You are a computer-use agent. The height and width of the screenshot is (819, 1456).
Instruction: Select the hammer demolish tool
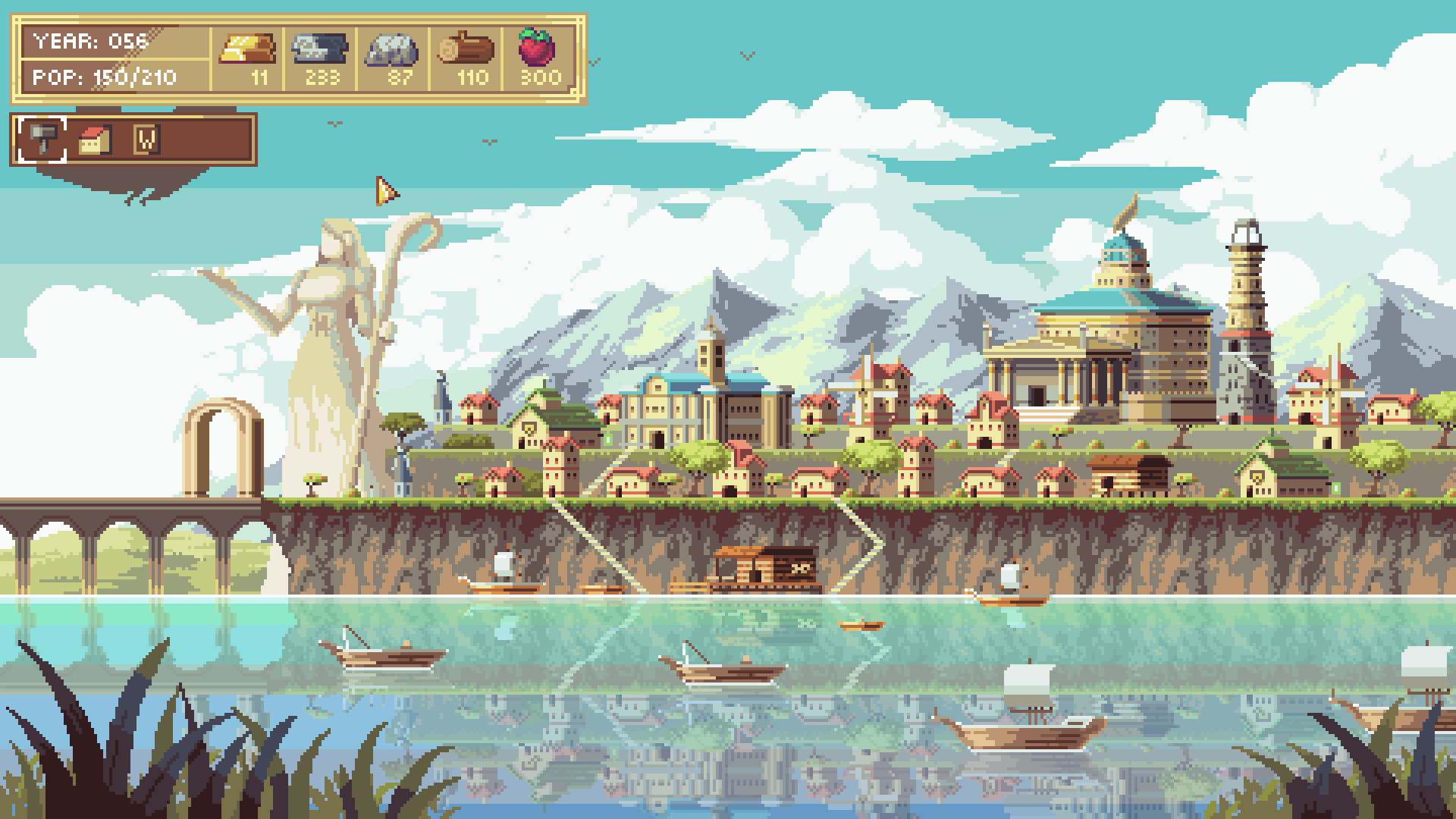(x=44, y=140)
